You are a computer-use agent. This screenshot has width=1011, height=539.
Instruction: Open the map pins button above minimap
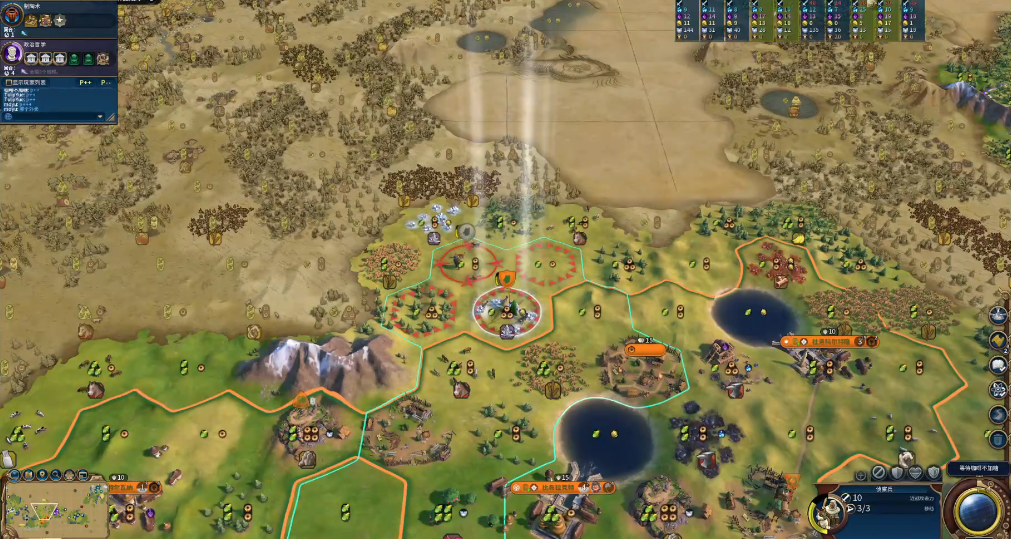[x=41, y=475]
